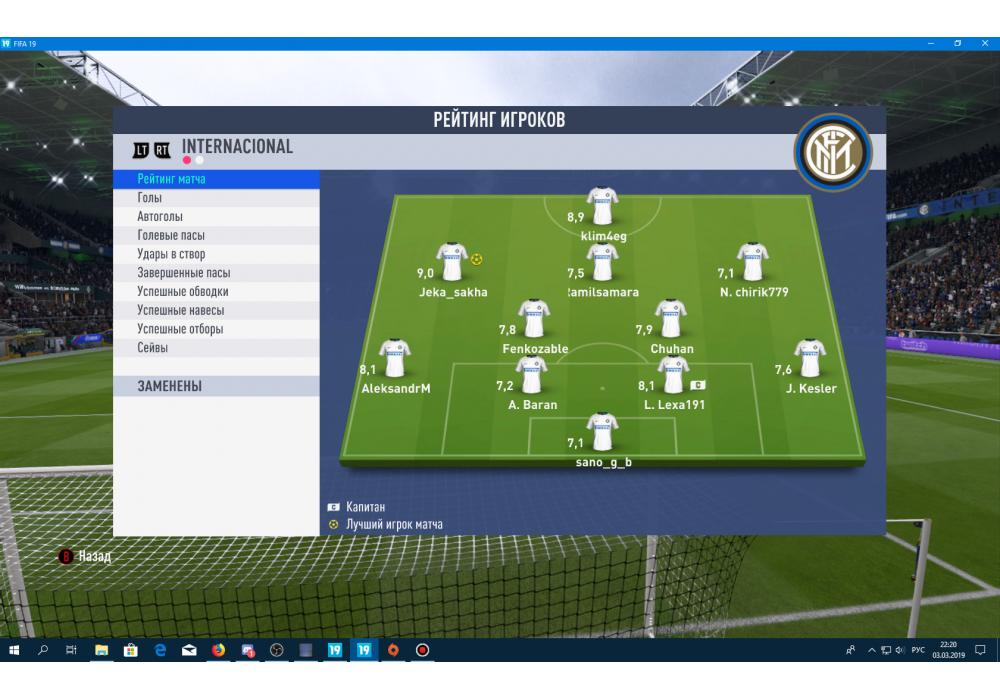
Task: Pick midfielder Chuhan on the formation
Action: (x=671, y=319)
